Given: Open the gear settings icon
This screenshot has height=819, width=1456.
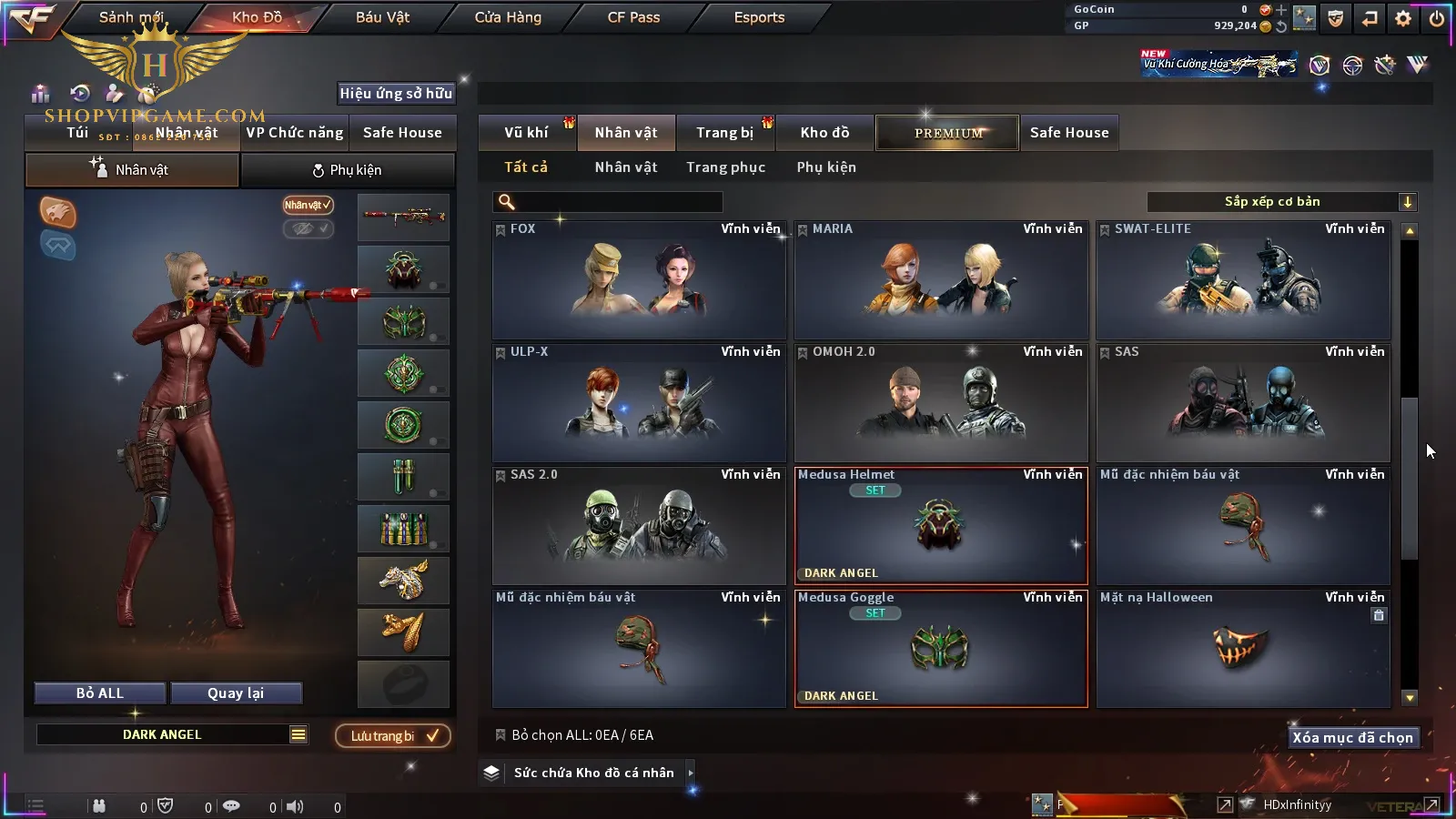Looking at the screenshot, I should click(x=1403, y=18).
